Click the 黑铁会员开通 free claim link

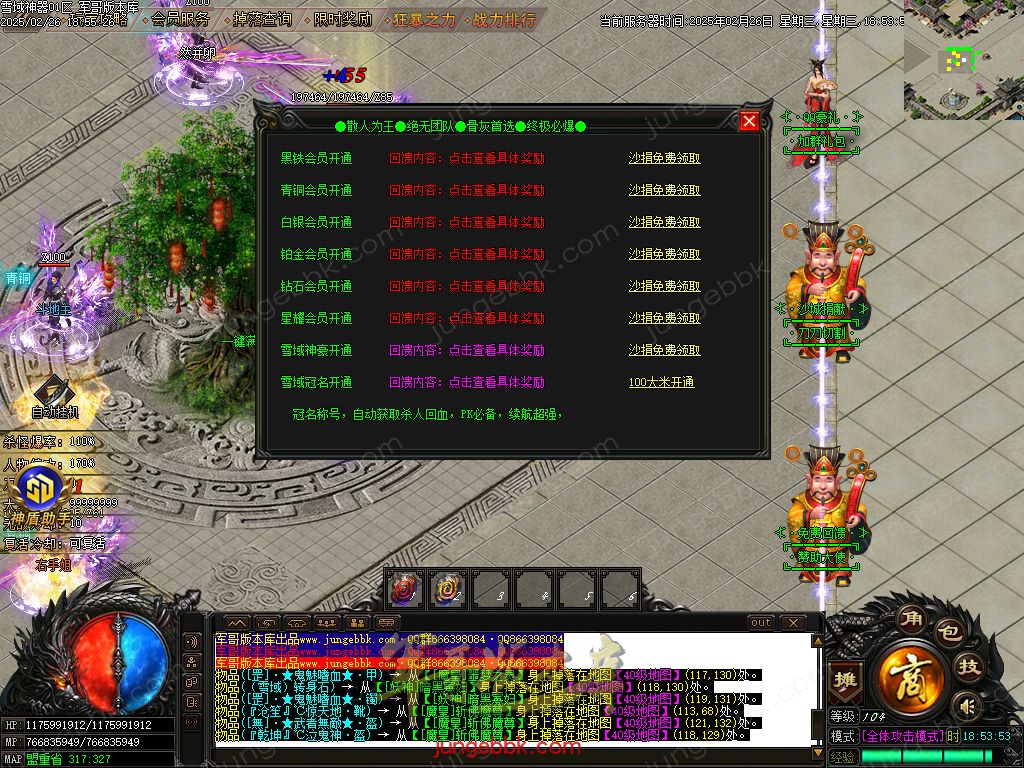(664, 158)
